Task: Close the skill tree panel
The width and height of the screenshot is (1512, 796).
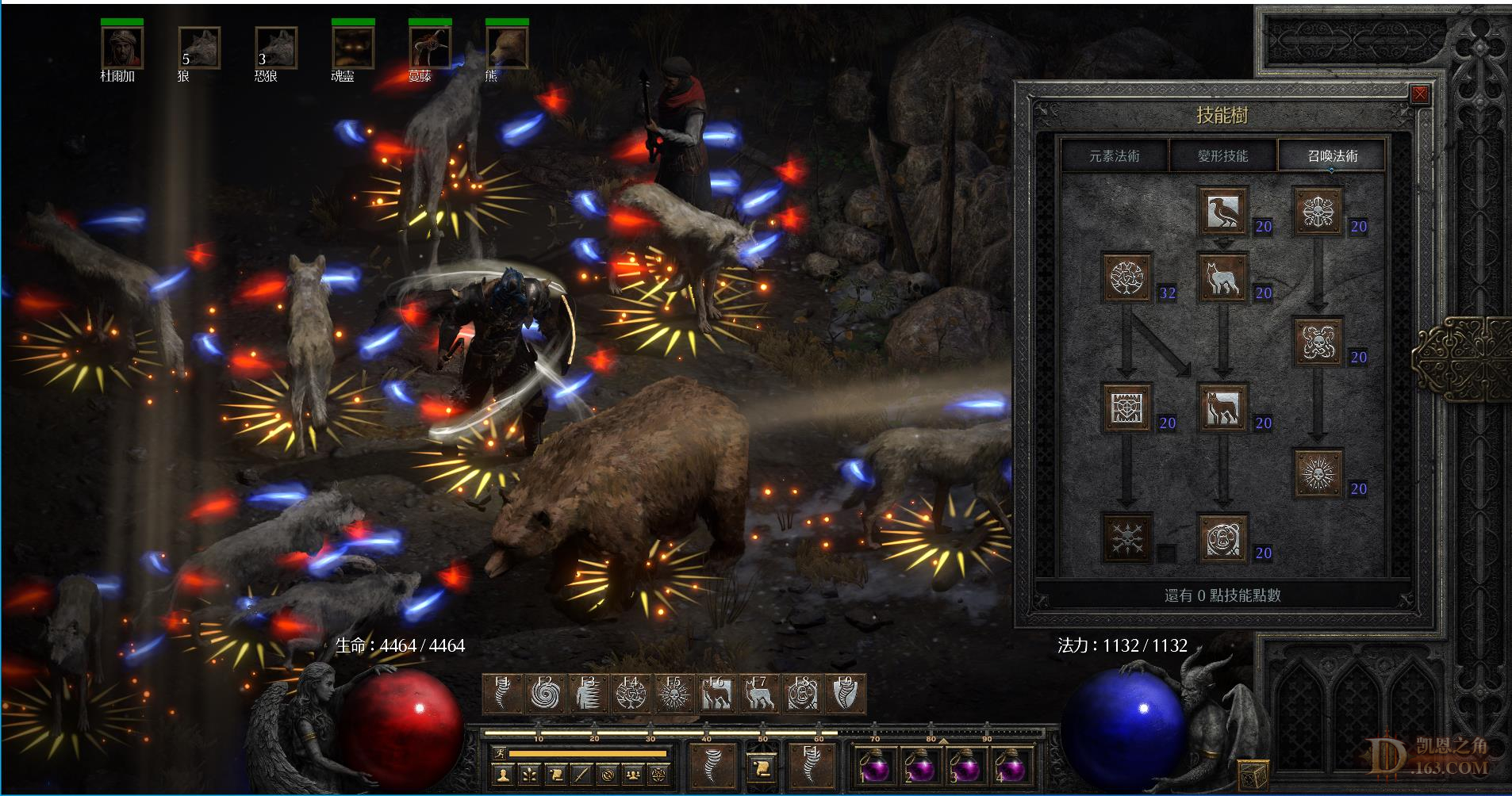Action: [x=1419, y=94]
